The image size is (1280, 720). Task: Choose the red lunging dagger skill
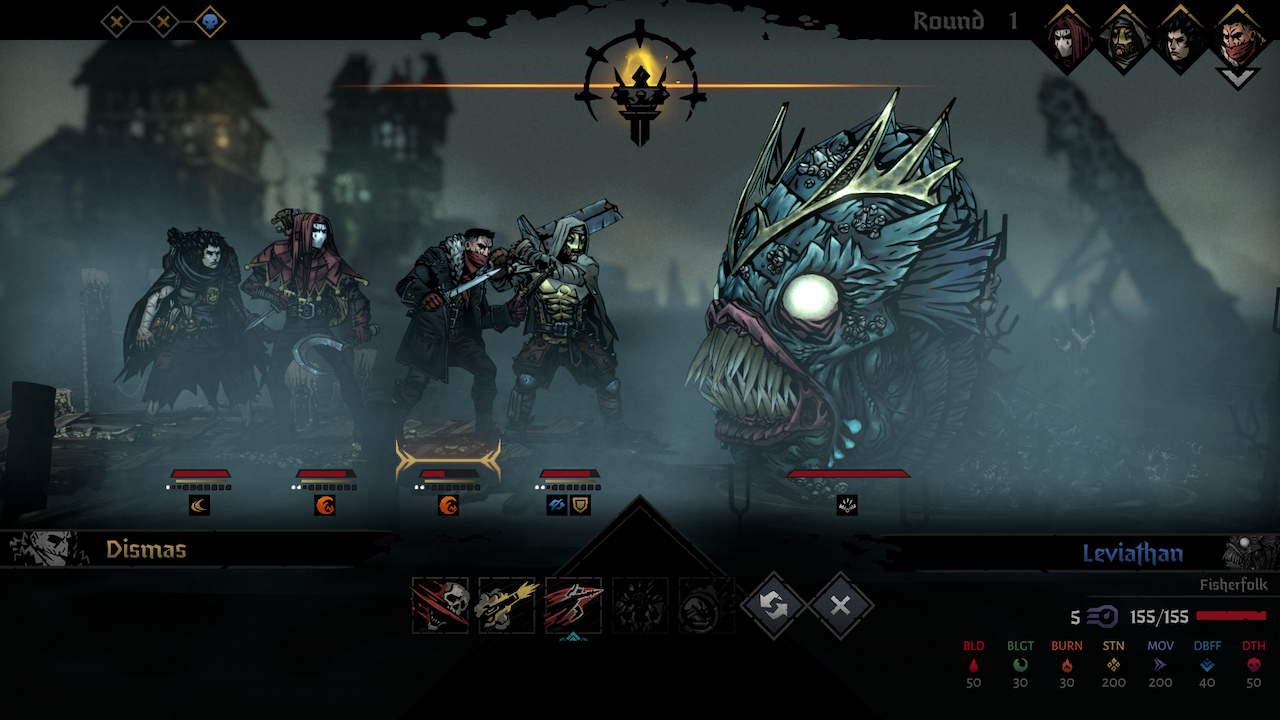point(574,605)
